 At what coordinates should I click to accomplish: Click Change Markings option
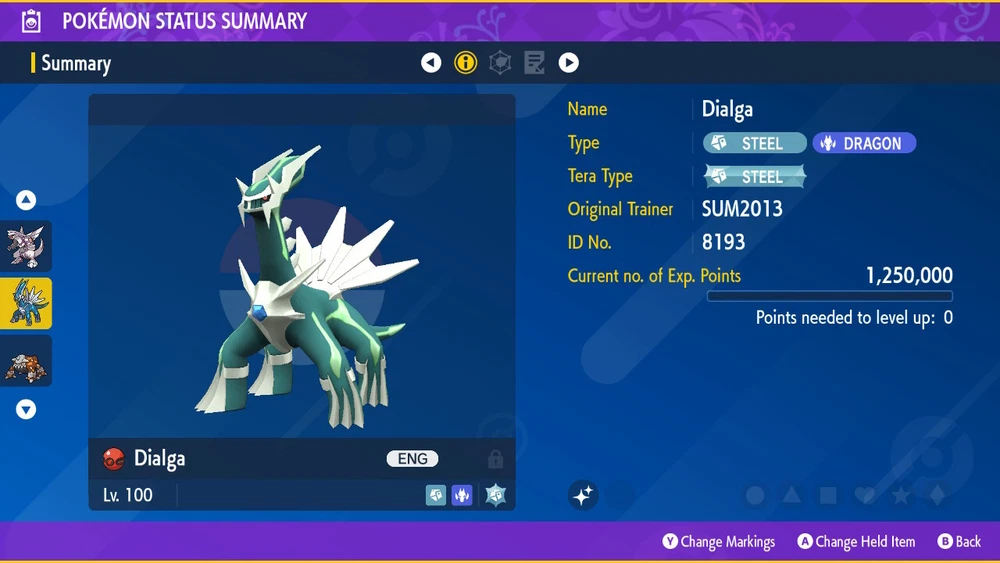tap(719, 542)
